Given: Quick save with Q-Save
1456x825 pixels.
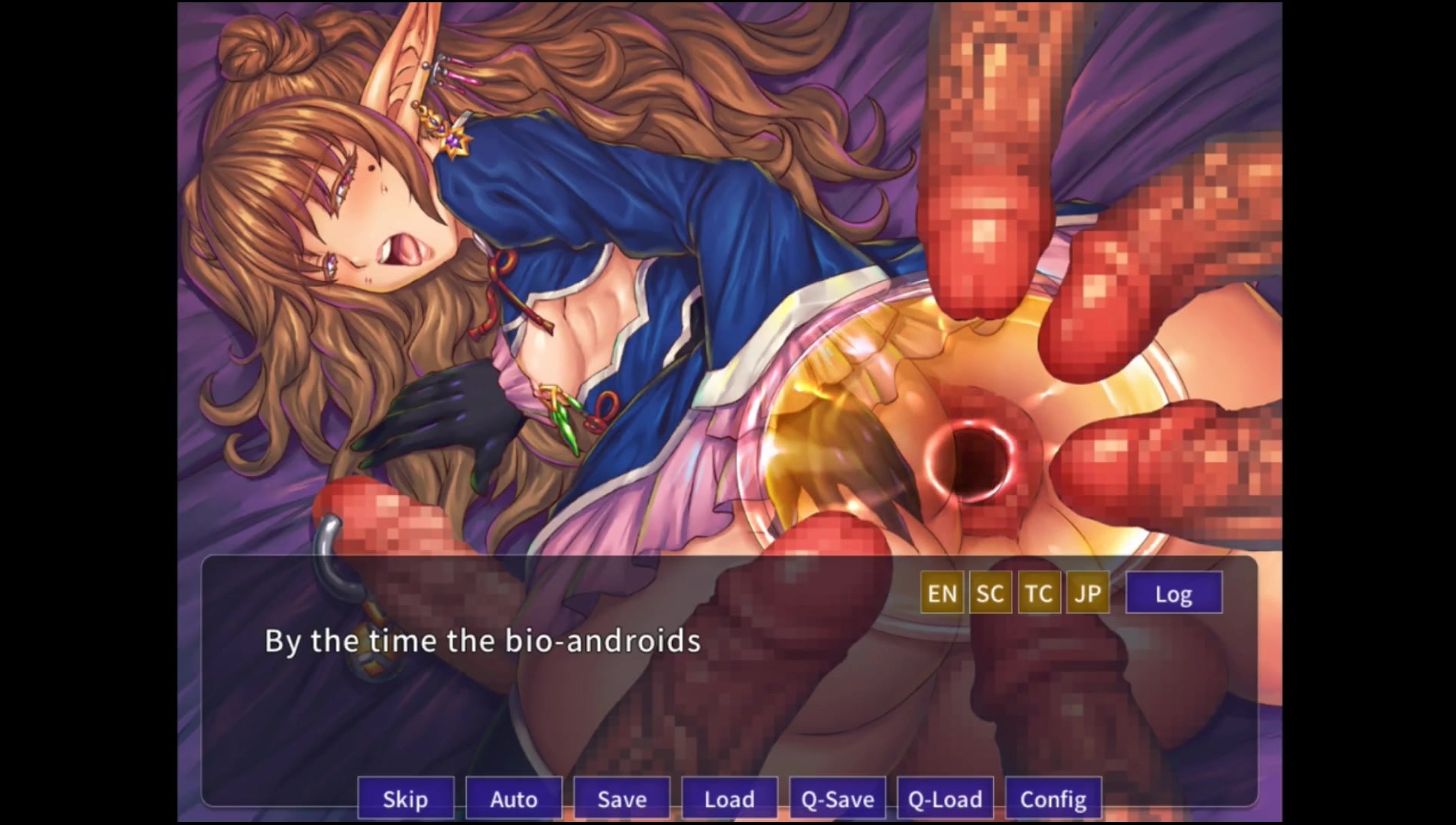Looking at the screenshot, I should [837, 799].
